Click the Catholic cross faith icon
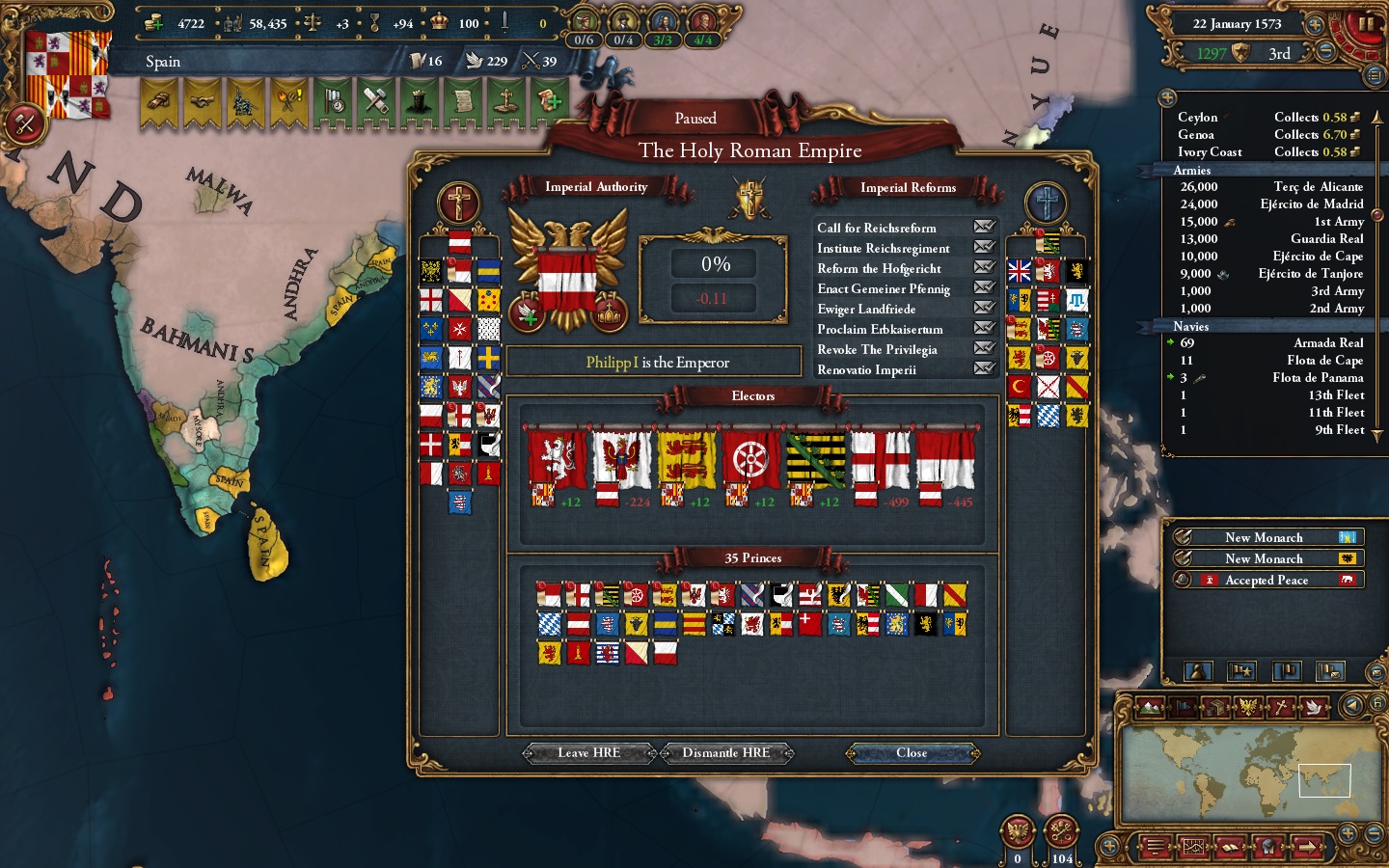1389x868 pixels. [x=458, y=203]
